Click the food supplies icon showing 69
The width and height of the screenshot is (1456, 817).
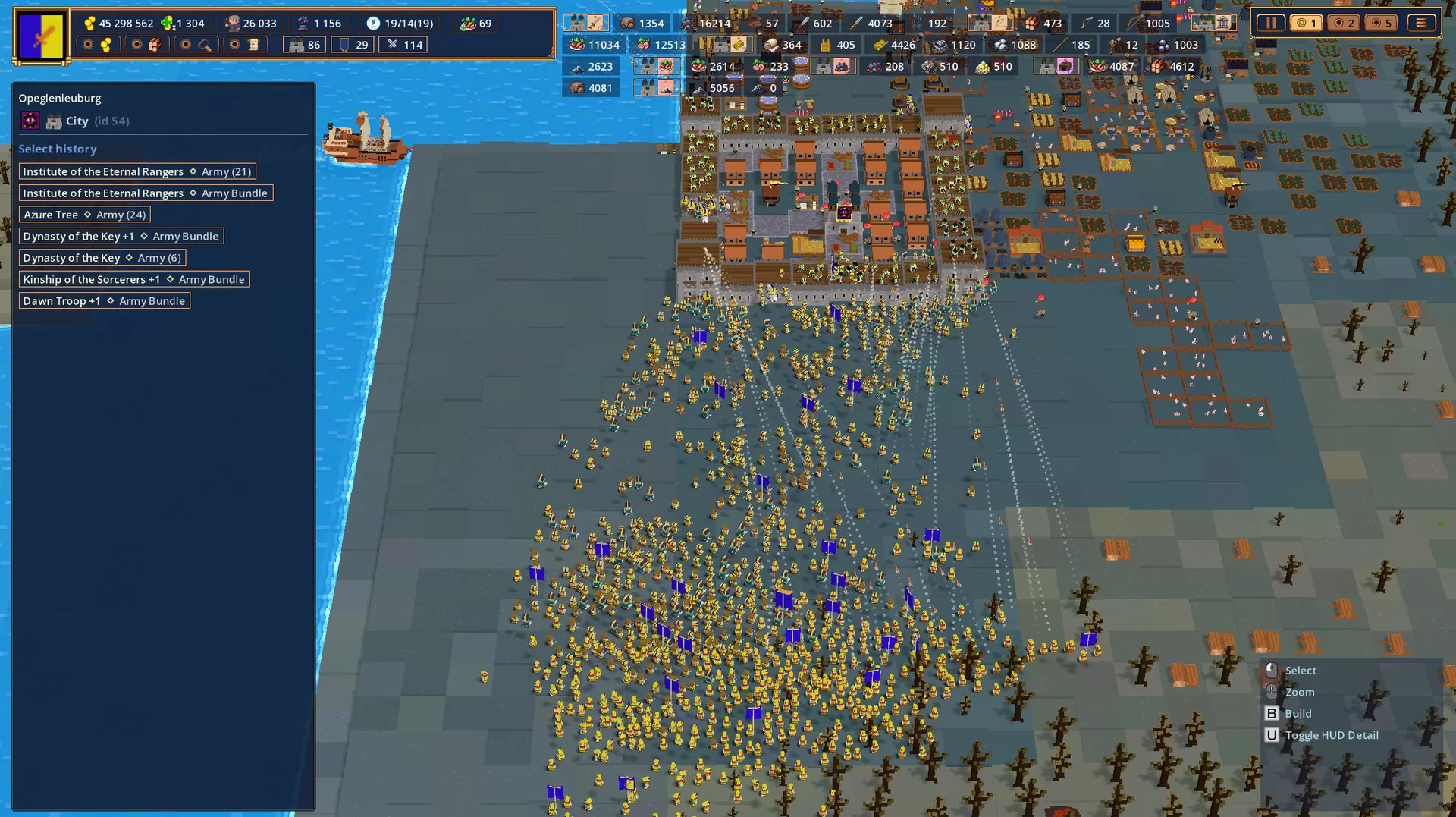click(x=467, y=24)
